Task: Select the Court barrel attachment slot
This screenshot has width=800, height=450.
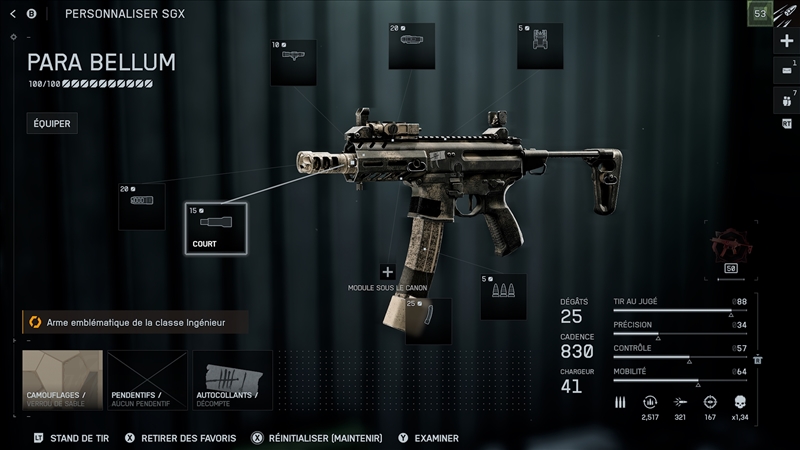Action: pyautogui.click(x=215, y=227)
